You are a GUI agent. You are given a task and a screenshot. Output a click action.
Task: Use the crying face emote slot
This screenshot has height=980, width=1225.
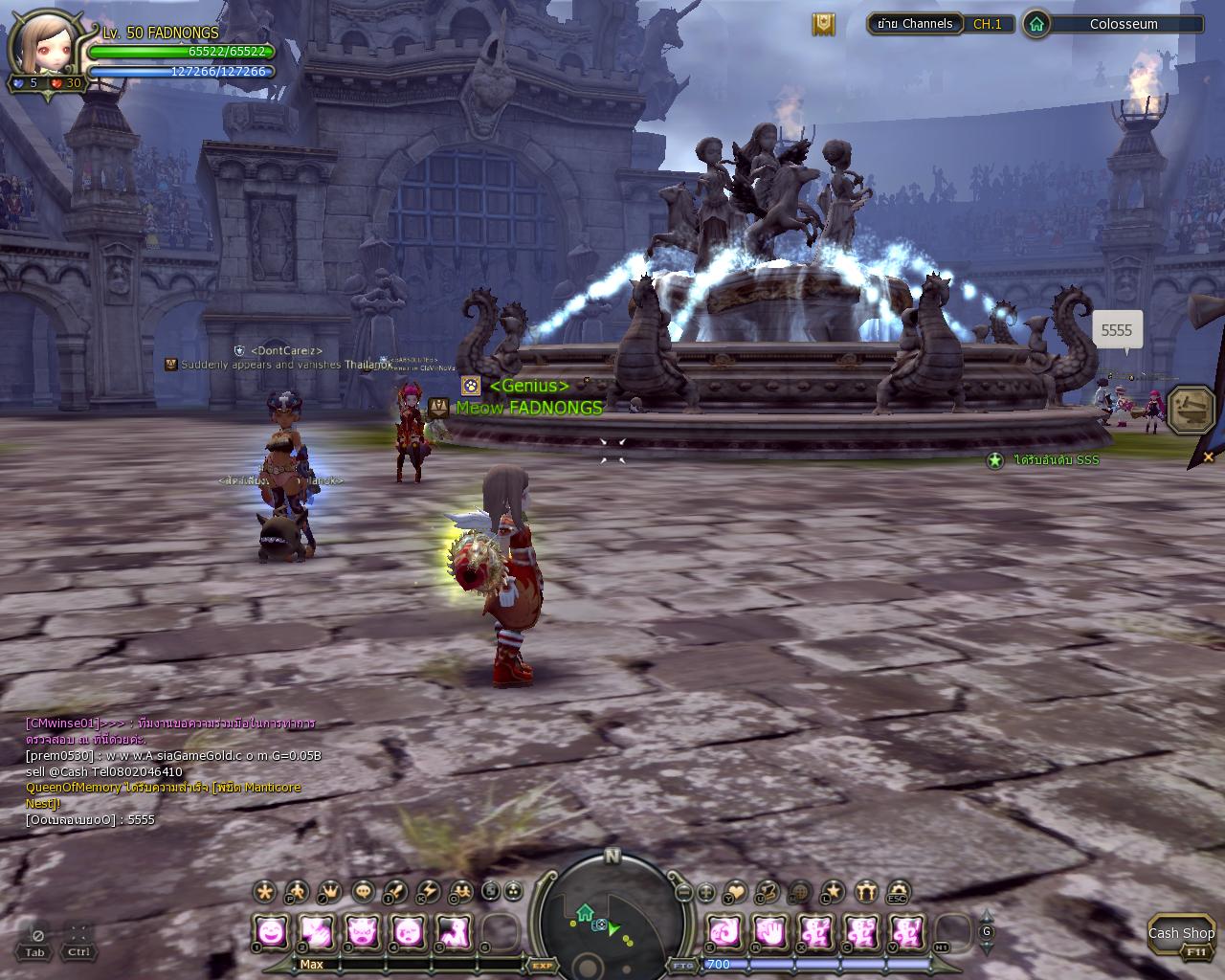pos(409,931)
